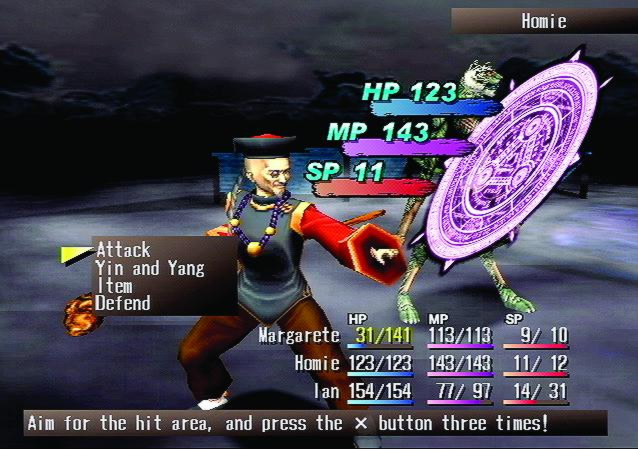Choose Yin and Yang from battle menu
The image size is (638, 449).
click(150, 268)
